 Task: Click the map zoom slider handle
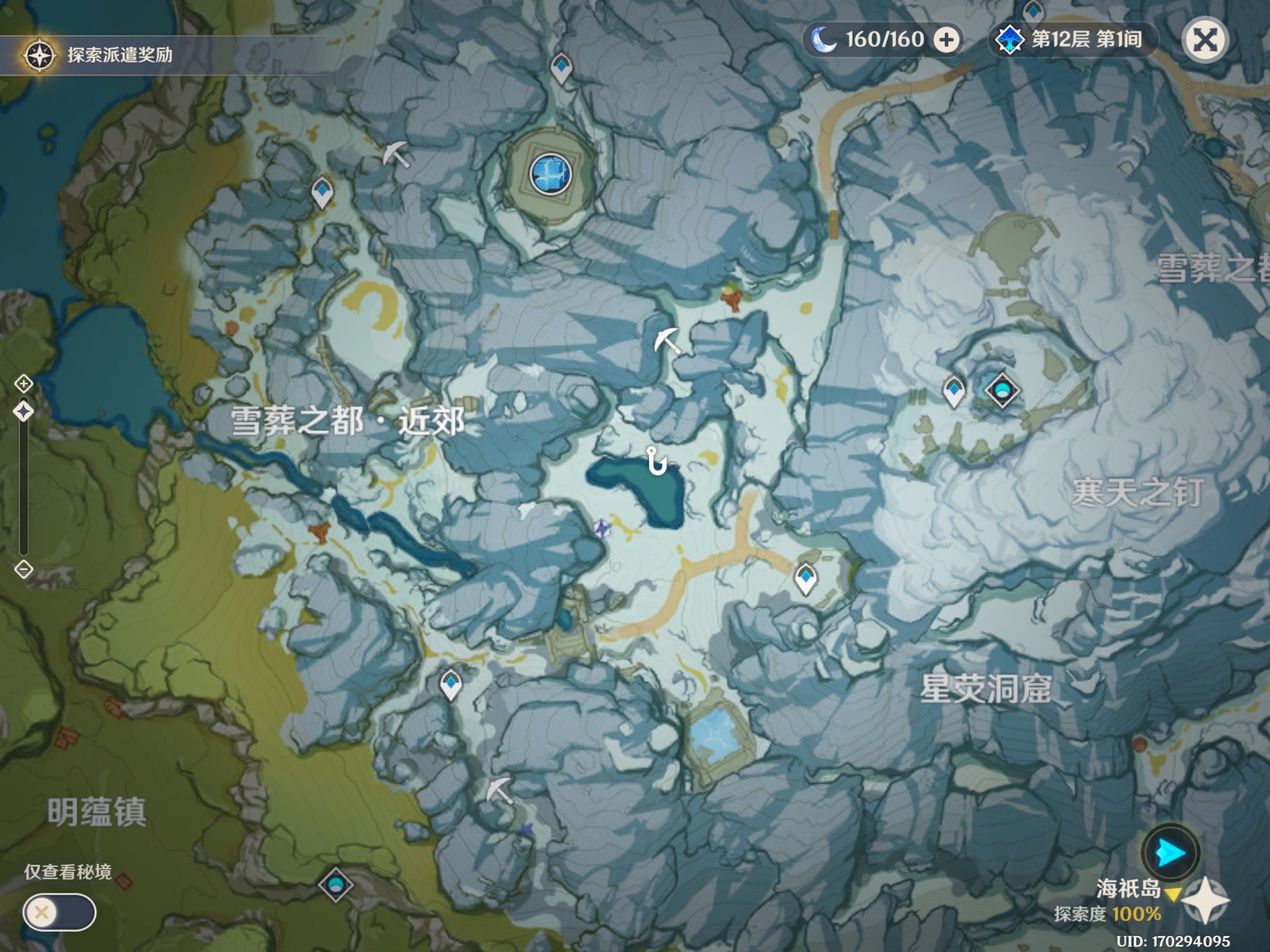[24, 411]
